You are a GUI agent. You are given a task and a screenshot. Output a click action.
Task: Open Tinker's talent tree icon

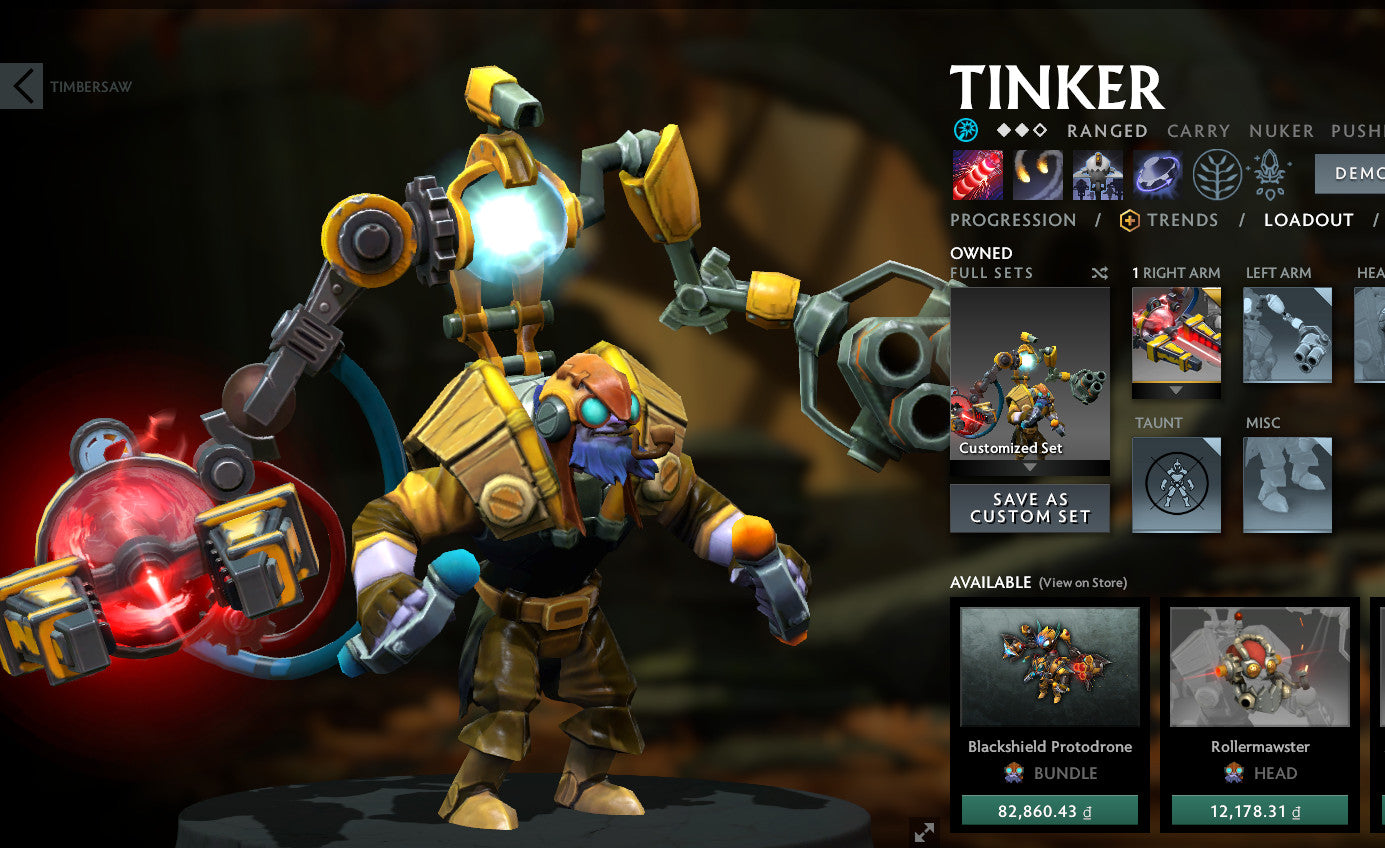coord(1218,173)
